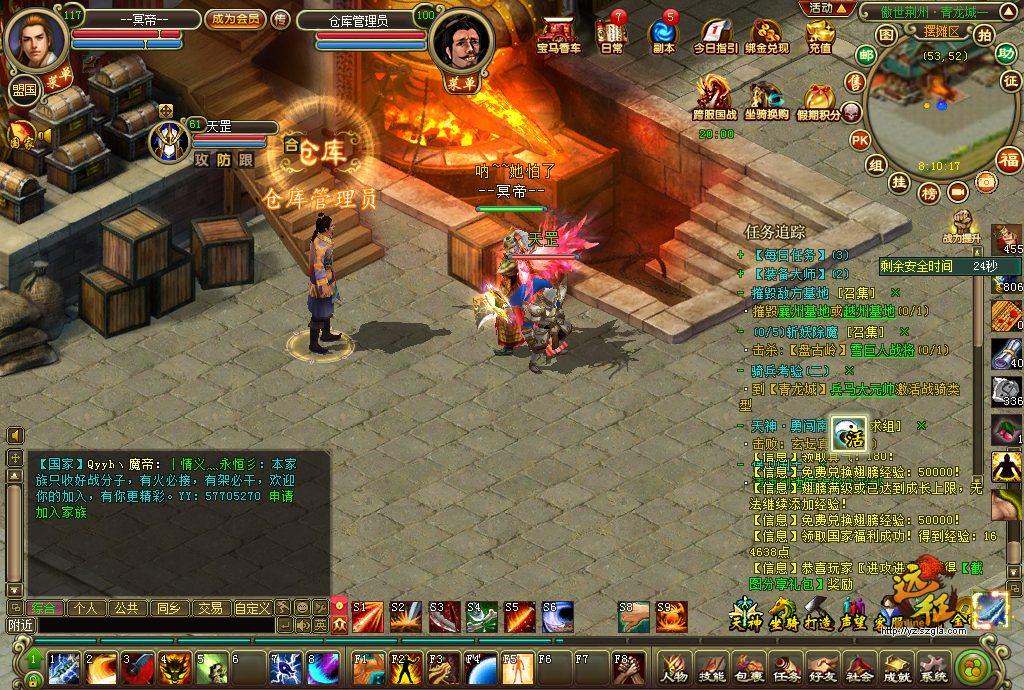
Task: Click the 福 welfare button beside minimap
Action: (1009, 159)
